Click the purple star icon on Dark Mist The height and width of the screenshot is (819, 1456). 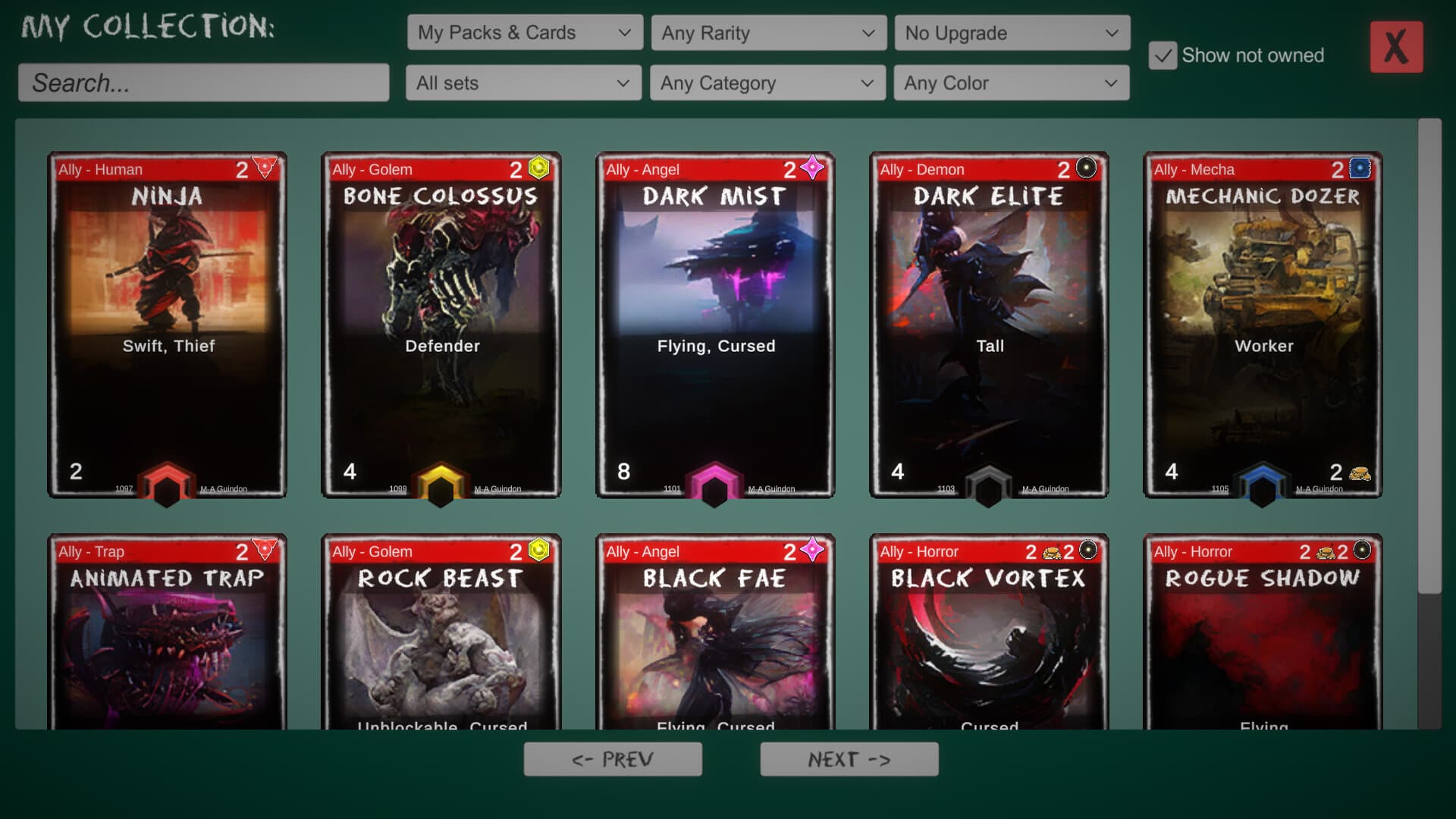(811, 168)
